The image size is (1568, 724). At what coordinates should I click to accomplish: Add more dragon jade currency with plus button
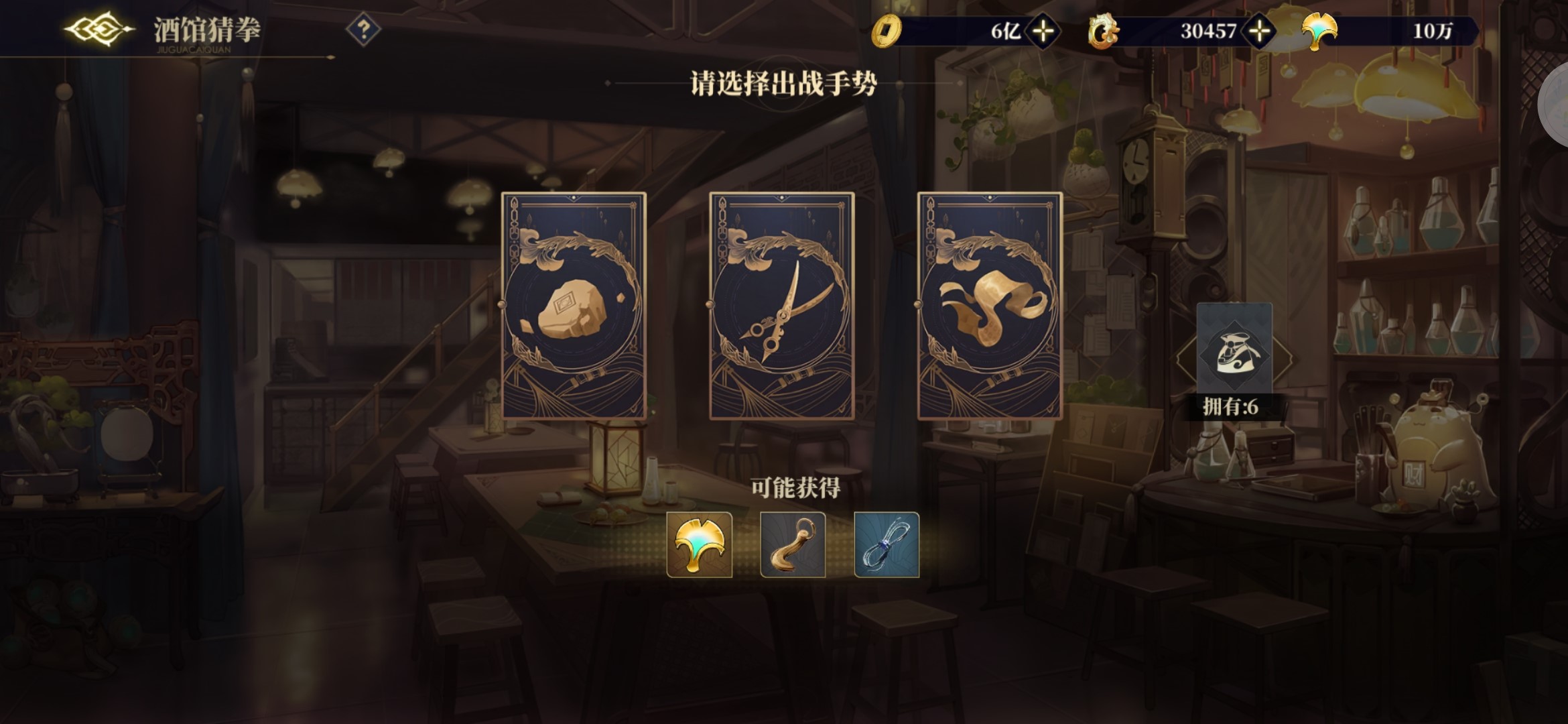point(1260,31)
